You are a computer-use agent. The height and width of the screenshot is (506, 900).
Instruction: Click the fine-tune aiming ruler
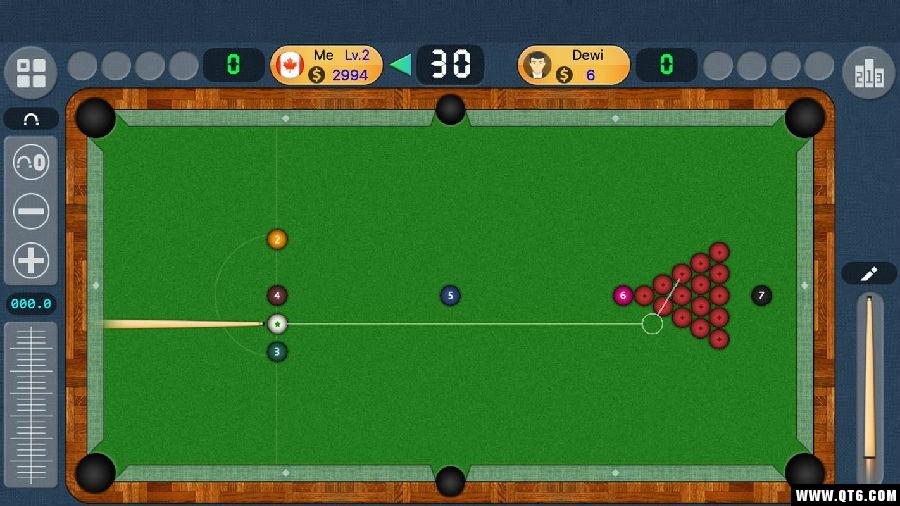click(32, 403)
